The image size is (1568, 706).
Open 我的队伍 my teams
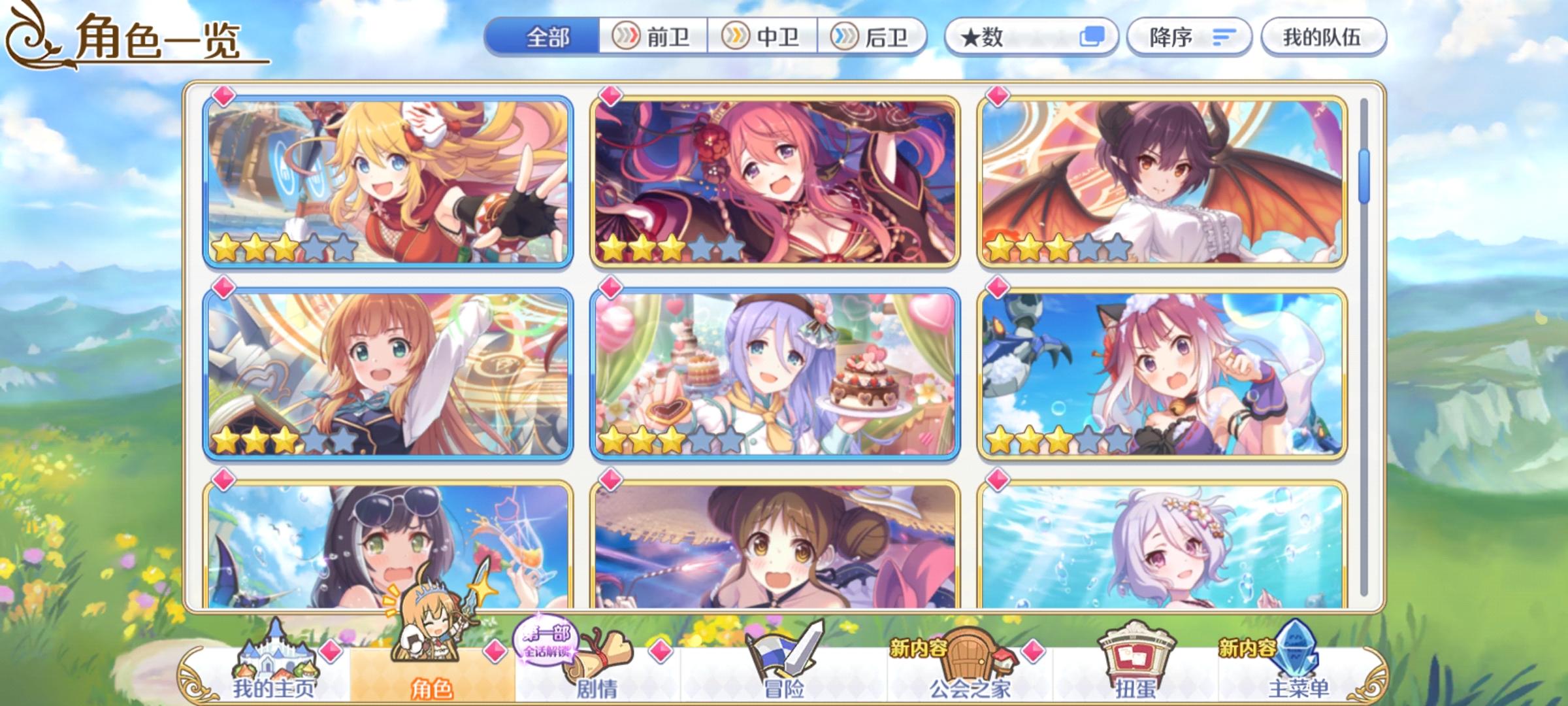pyautogui.click(x=1325, y=37)
